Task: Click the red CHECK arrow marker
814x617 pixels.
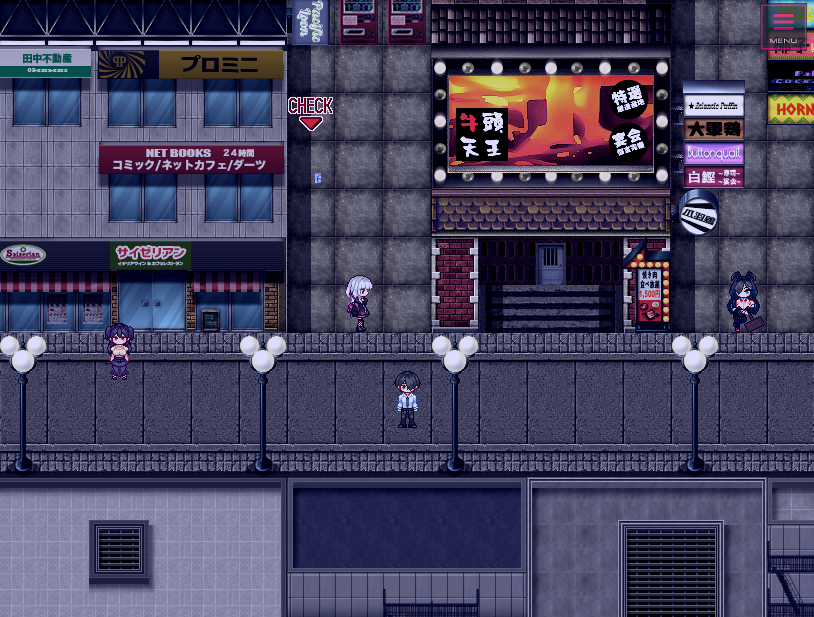Action: coord(310,113)
